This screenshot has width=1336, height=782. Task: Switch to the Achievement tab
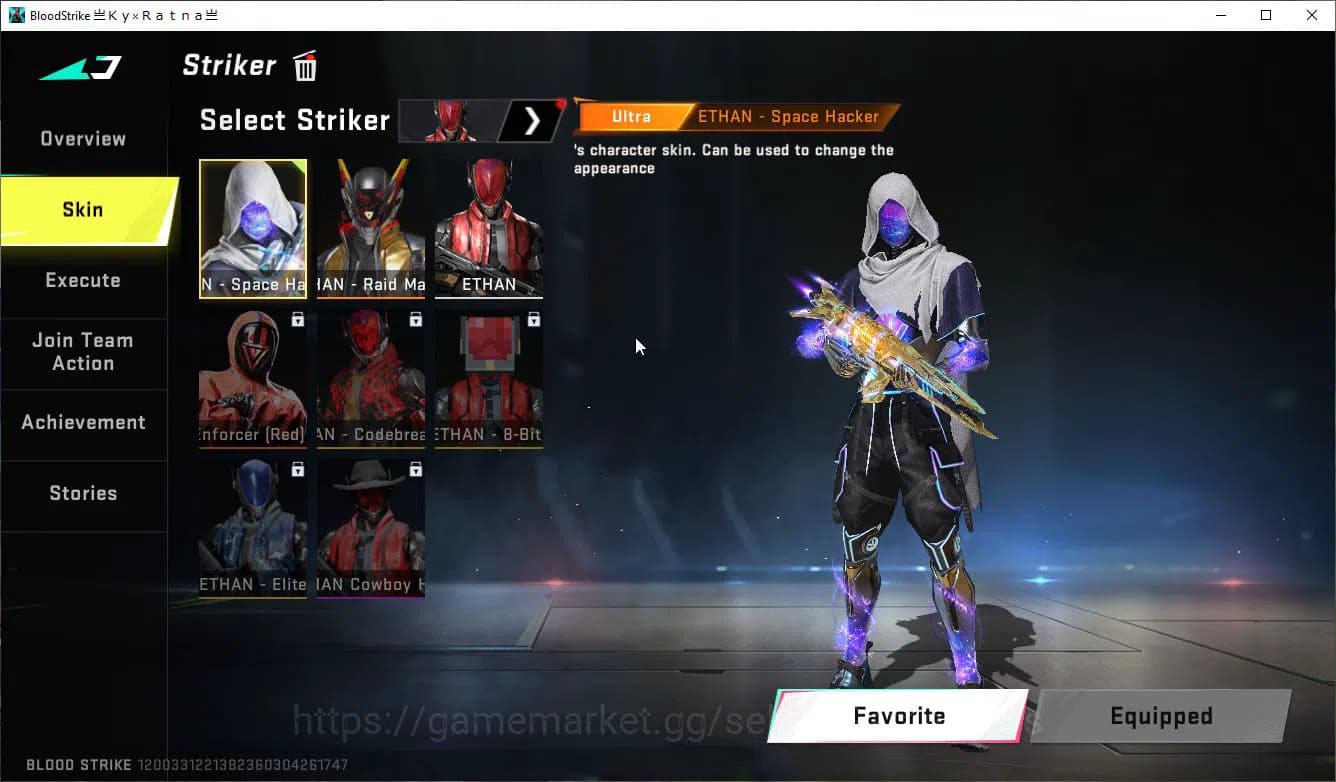(x=84, y=422)
